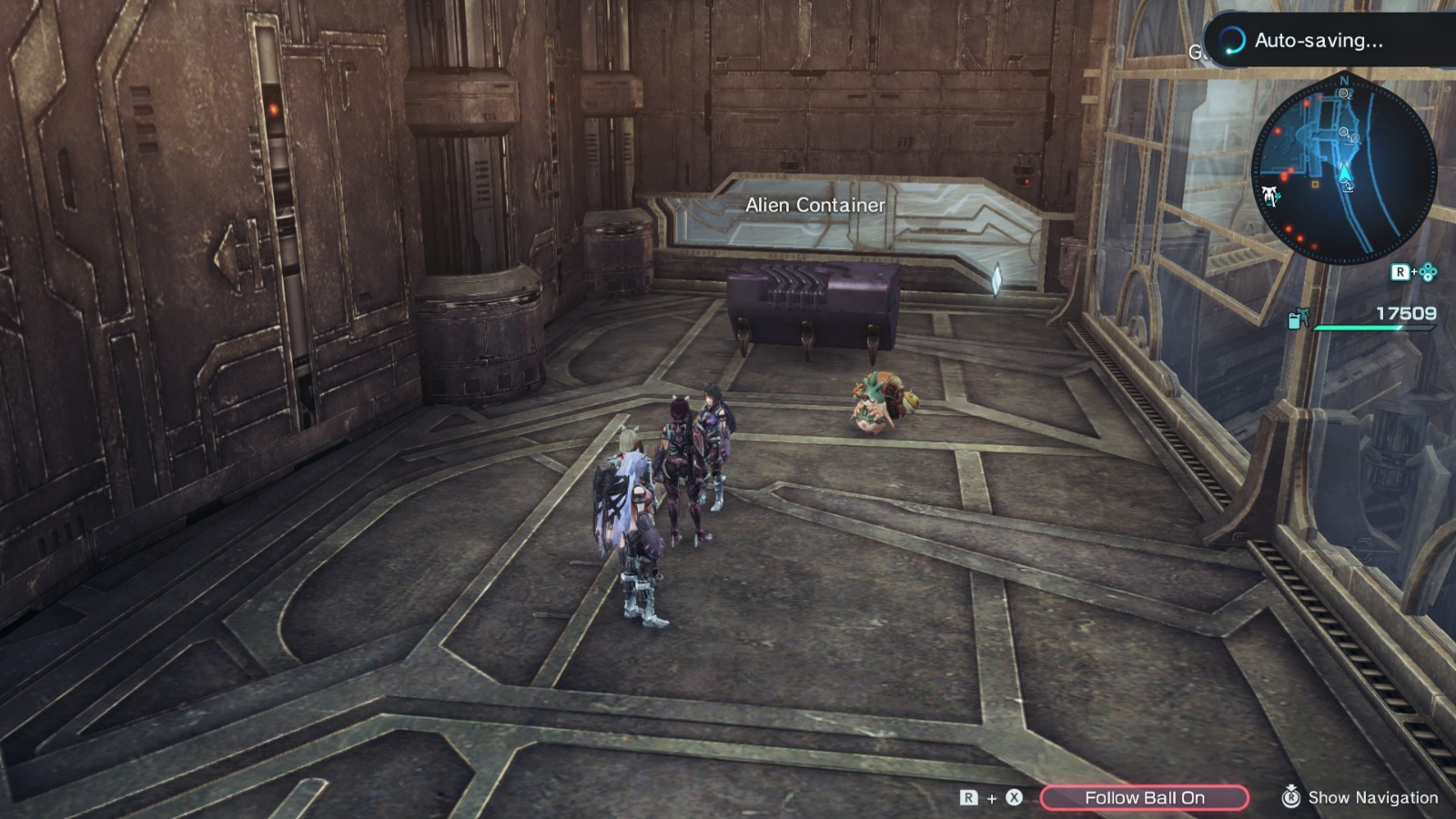Select the cyan player arrow marker on the minimap
Viewport: 1456px width, 819px height.
click(x=1346, y=174)
